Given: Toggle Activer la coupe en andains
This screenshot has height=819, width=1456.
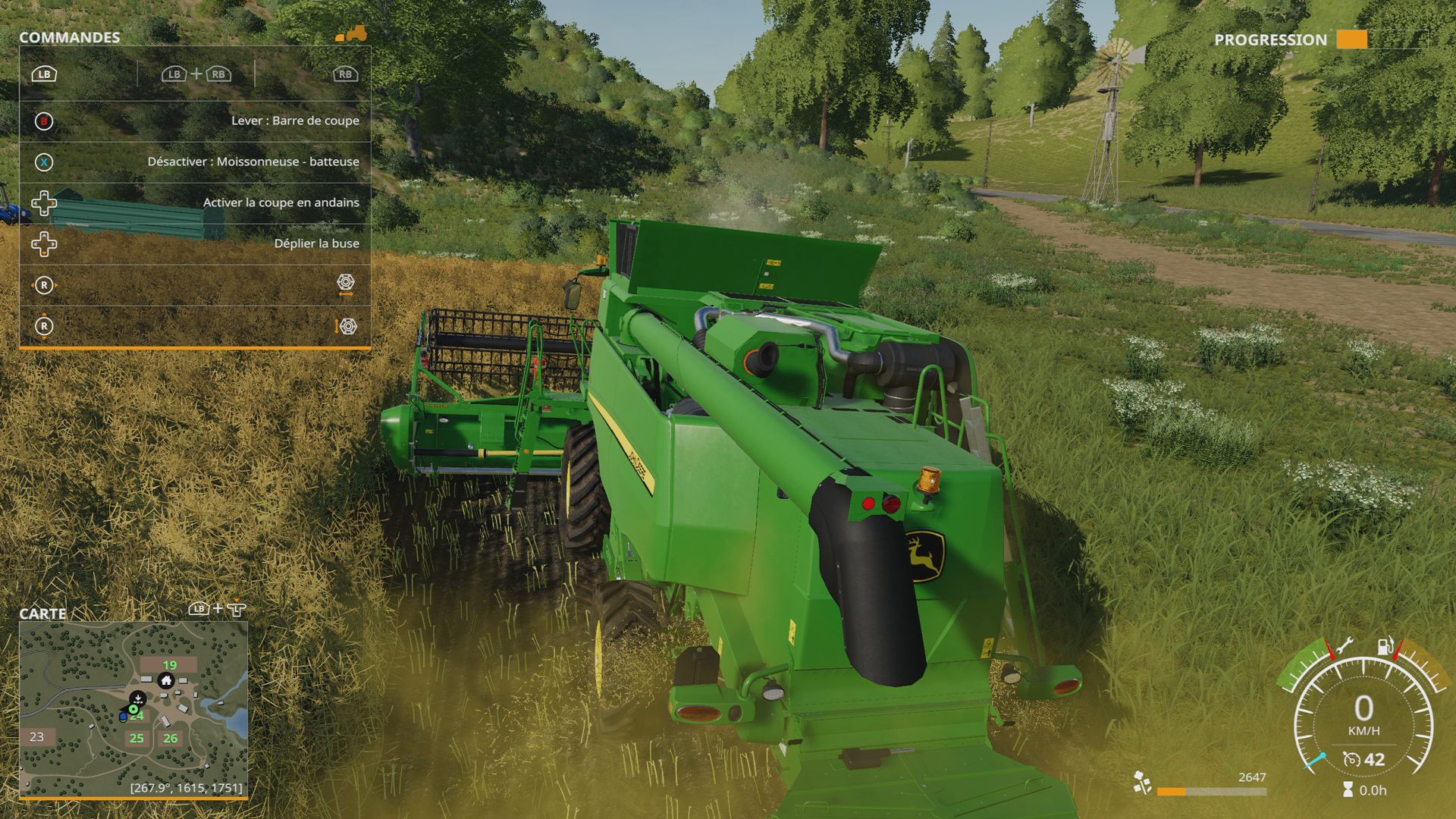Looking at the screenshot, I should point(281,202).
